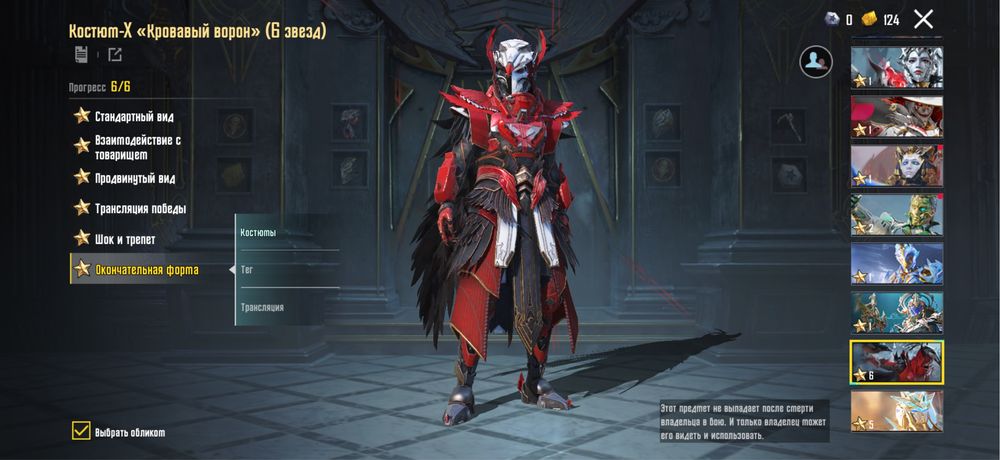1000x460 pixels.
Task: Toggle the character silhouette round button
Action: [816, 62]
